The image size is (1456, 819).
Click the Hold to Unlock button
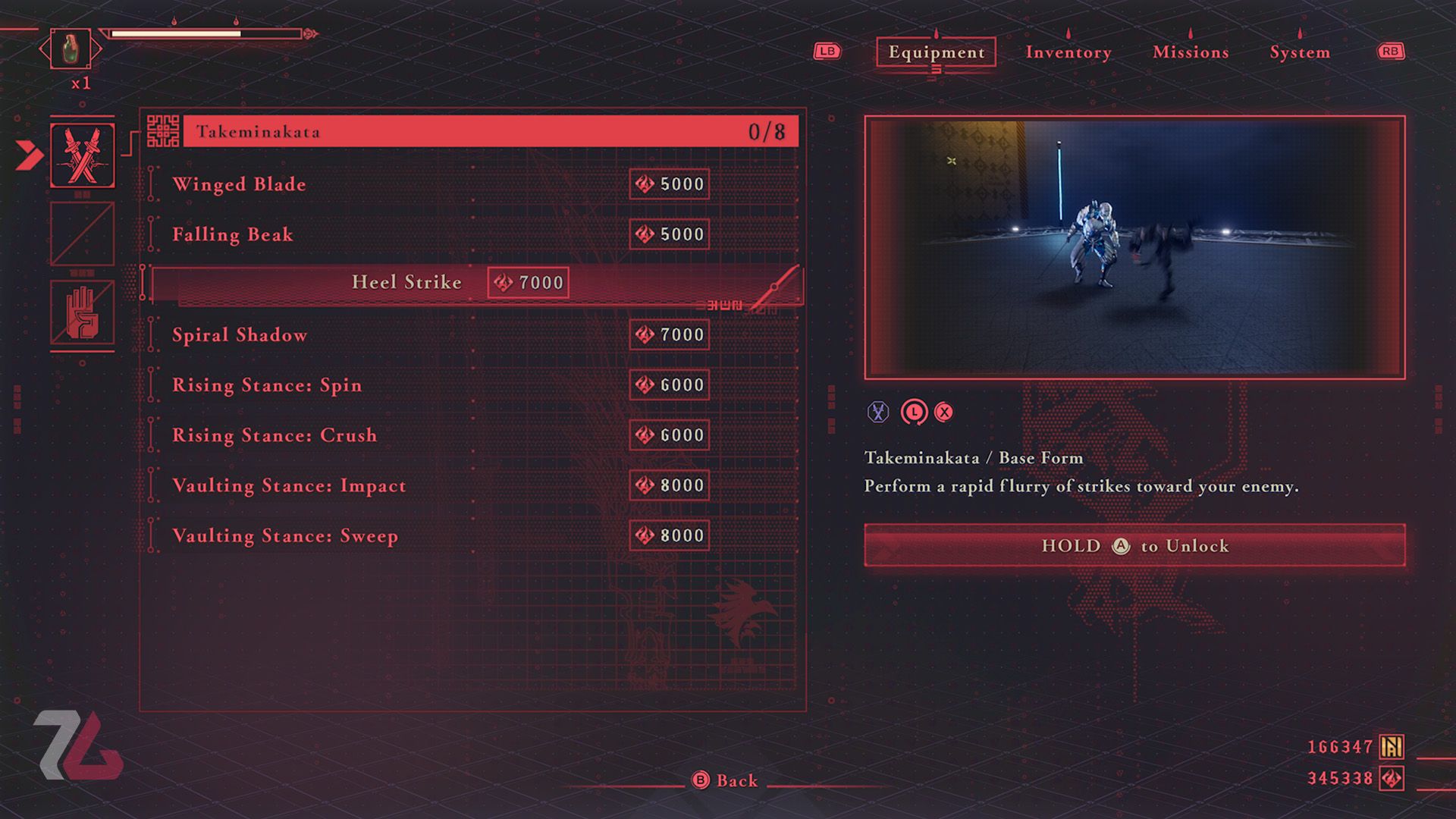click(1134, 545)
